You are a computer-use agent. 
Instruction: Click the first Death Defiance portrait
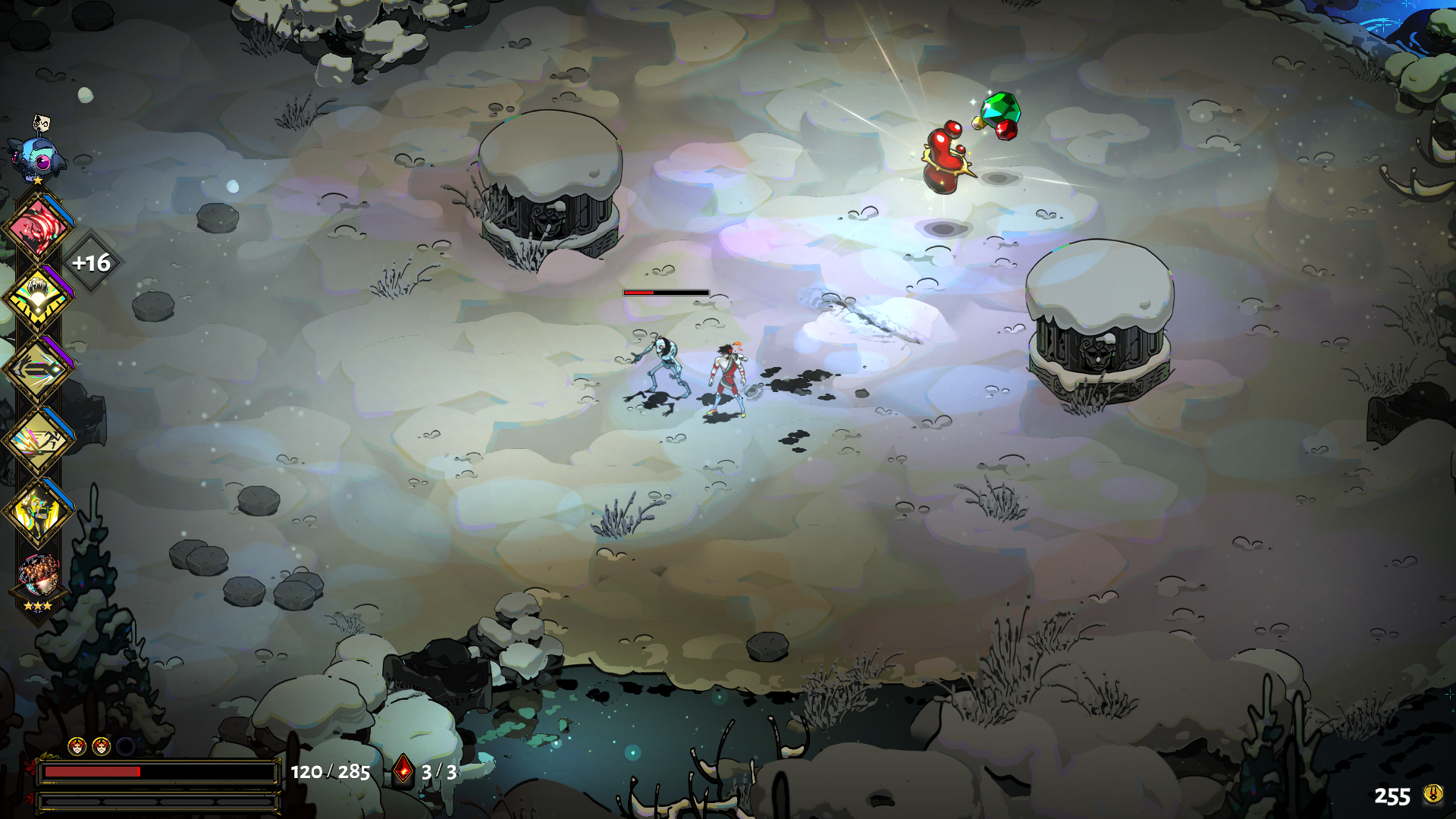[x=77, y=747]
